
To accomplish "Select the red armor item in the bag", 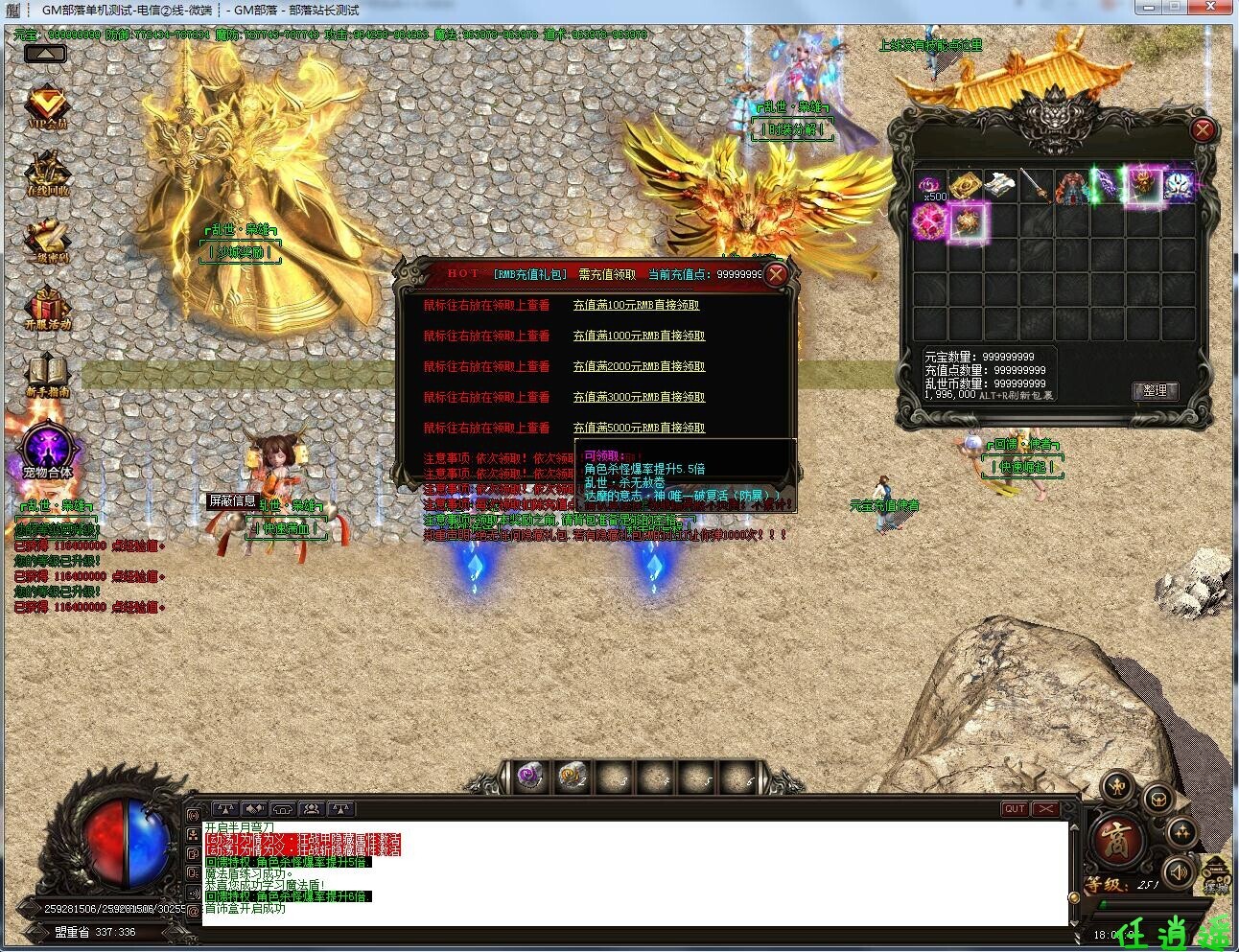I will 1071,186.
